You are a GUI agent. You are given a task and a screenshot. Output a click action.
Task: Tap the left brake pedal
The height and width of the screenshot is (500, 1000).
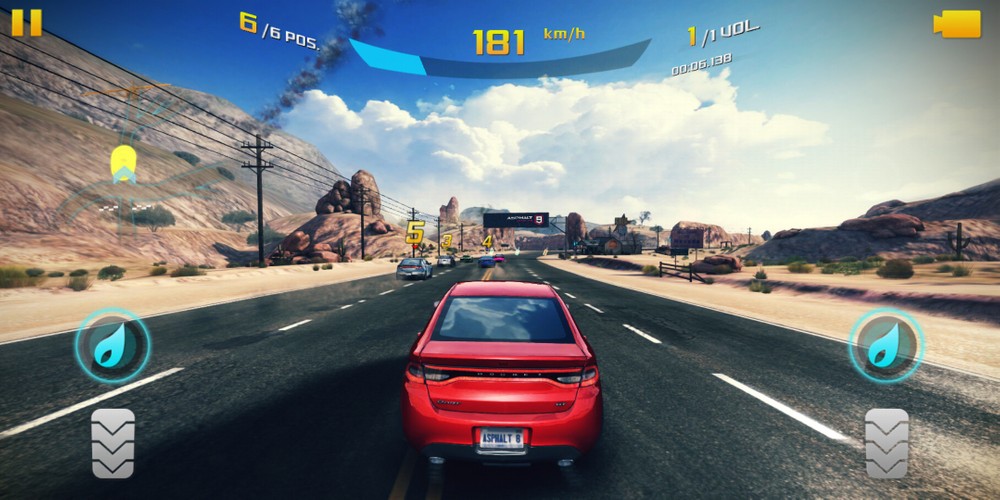113,442
